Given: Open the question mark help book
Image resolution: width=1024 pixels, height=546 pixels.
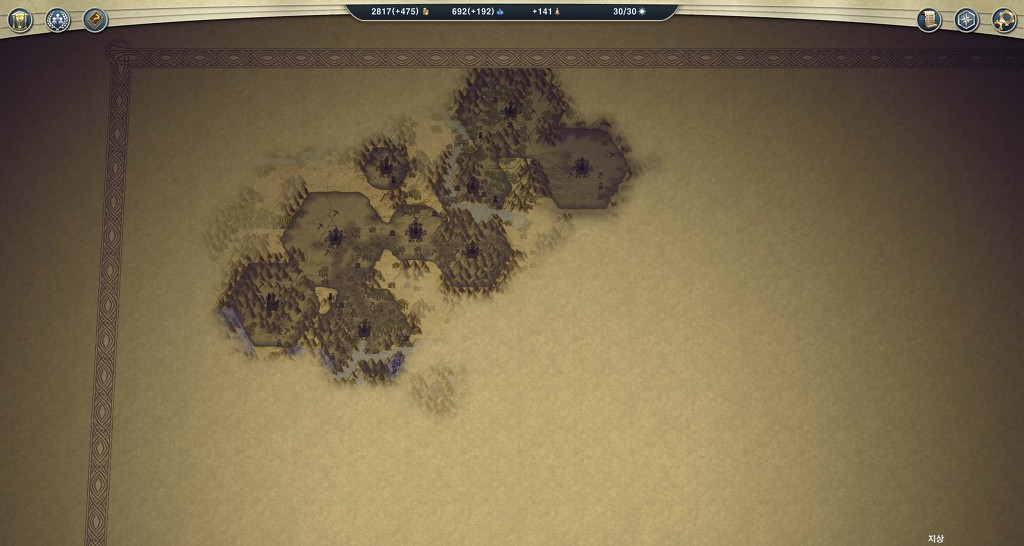Looking at the screenshot, I should [x=95, y=20].
